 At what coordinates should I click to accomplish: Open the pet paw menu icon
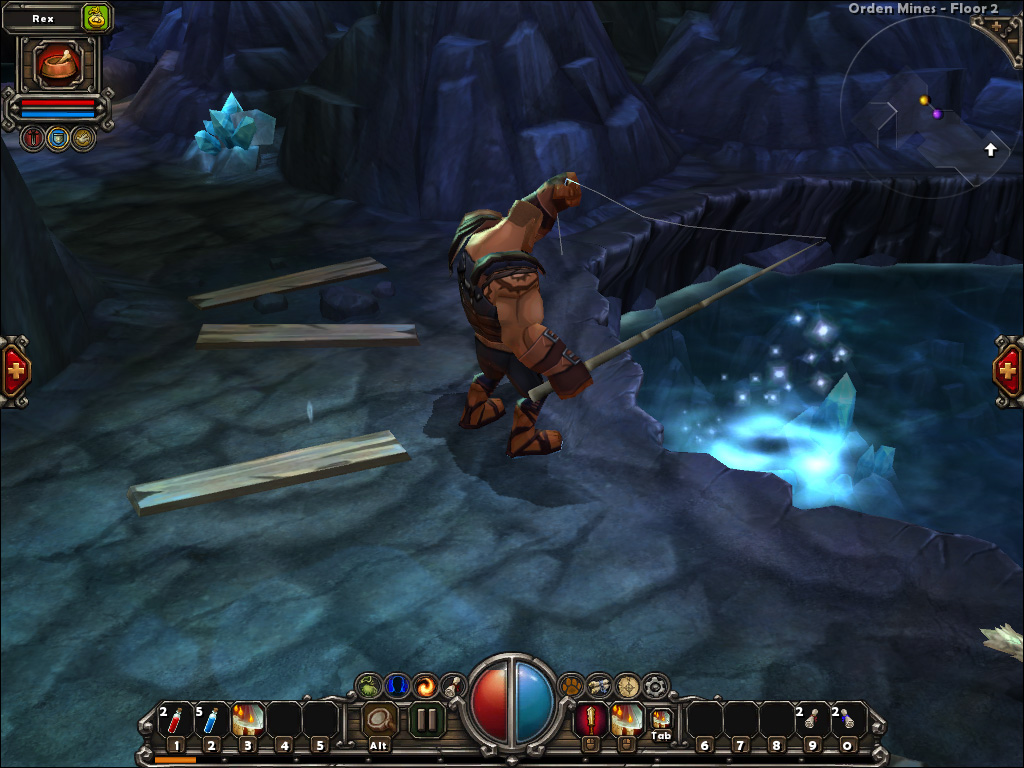[x=571, y=686]
